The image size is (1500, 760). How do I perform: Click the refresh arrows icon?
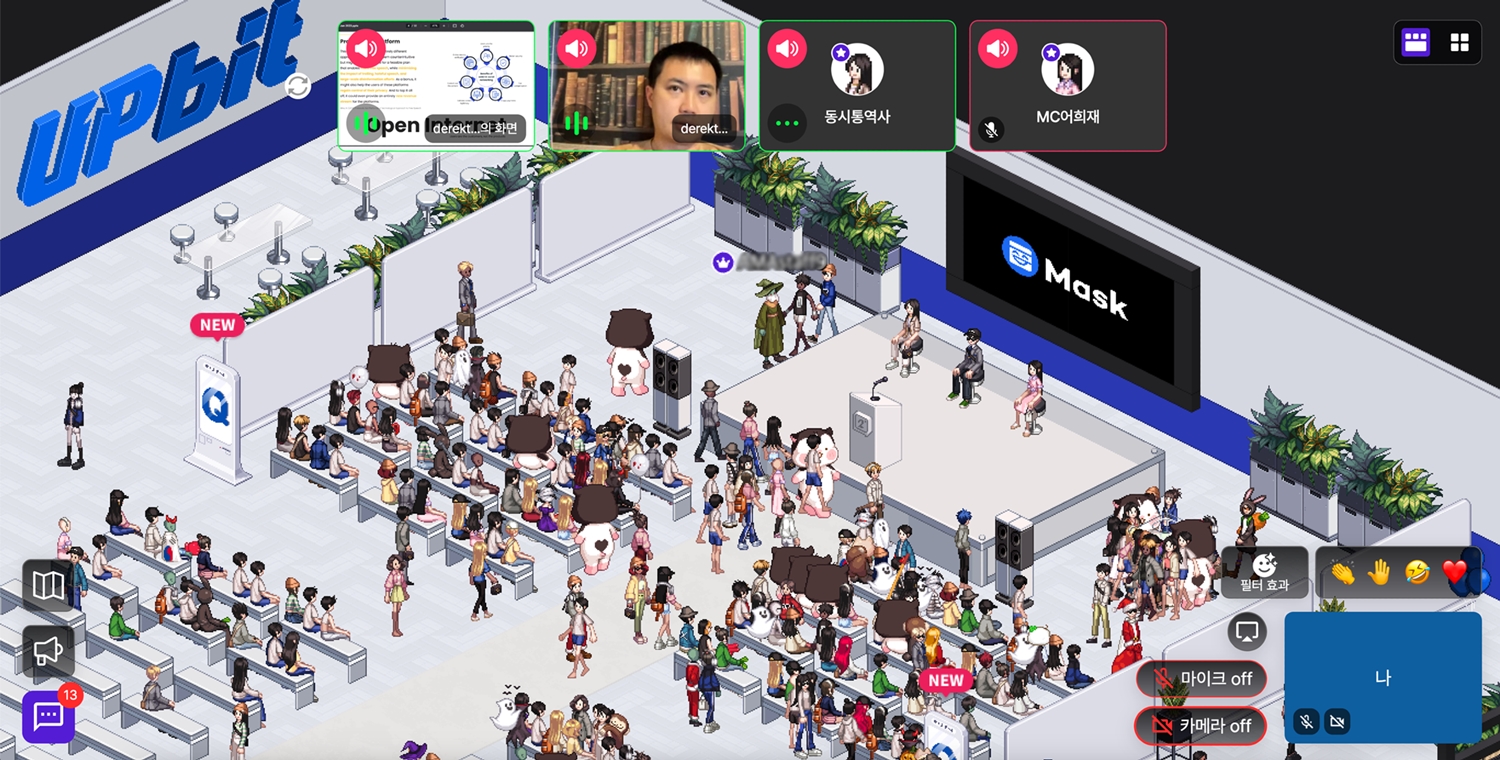pyautogui.click(x=297, y=86)
